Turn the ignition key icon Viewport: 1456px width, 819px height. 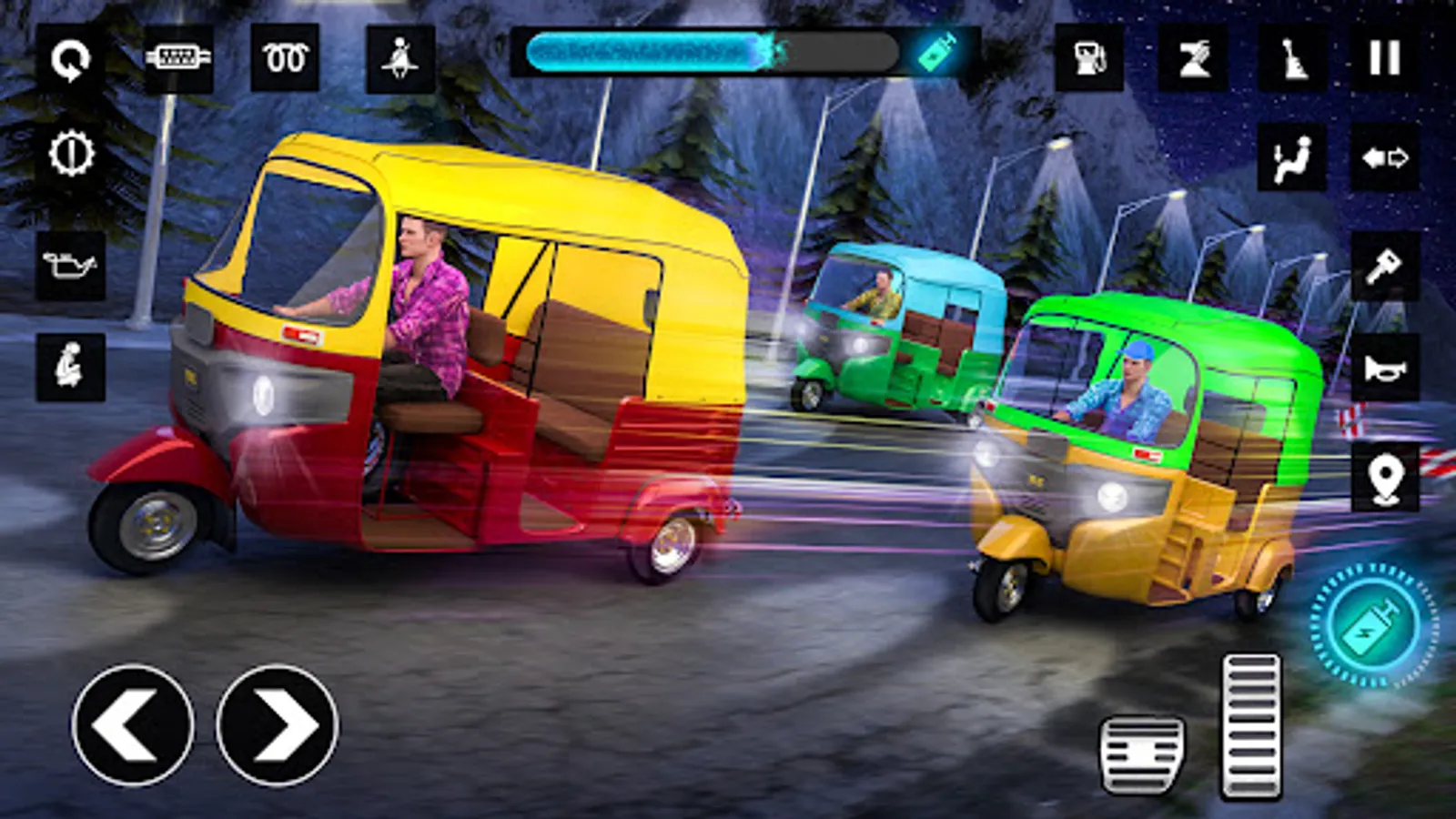(1384, 267)
